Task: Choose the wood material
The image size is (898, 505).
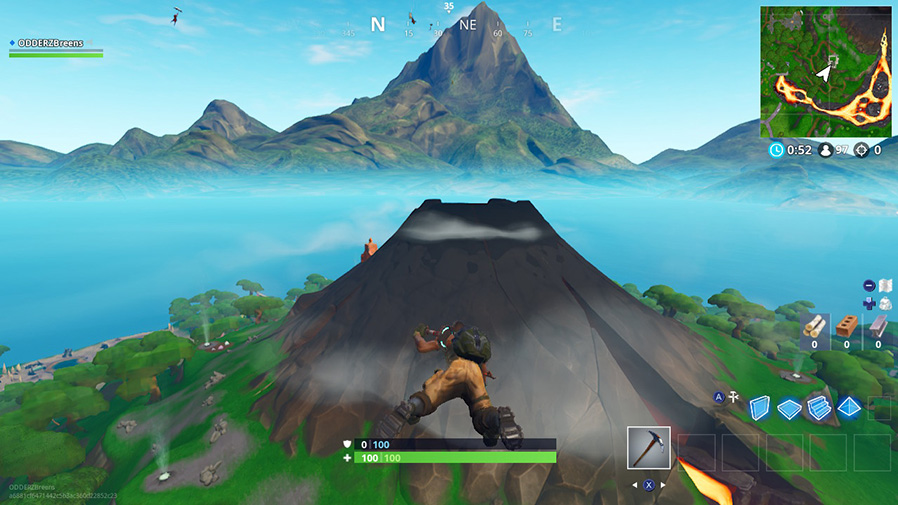Action: tap(815, 327)
